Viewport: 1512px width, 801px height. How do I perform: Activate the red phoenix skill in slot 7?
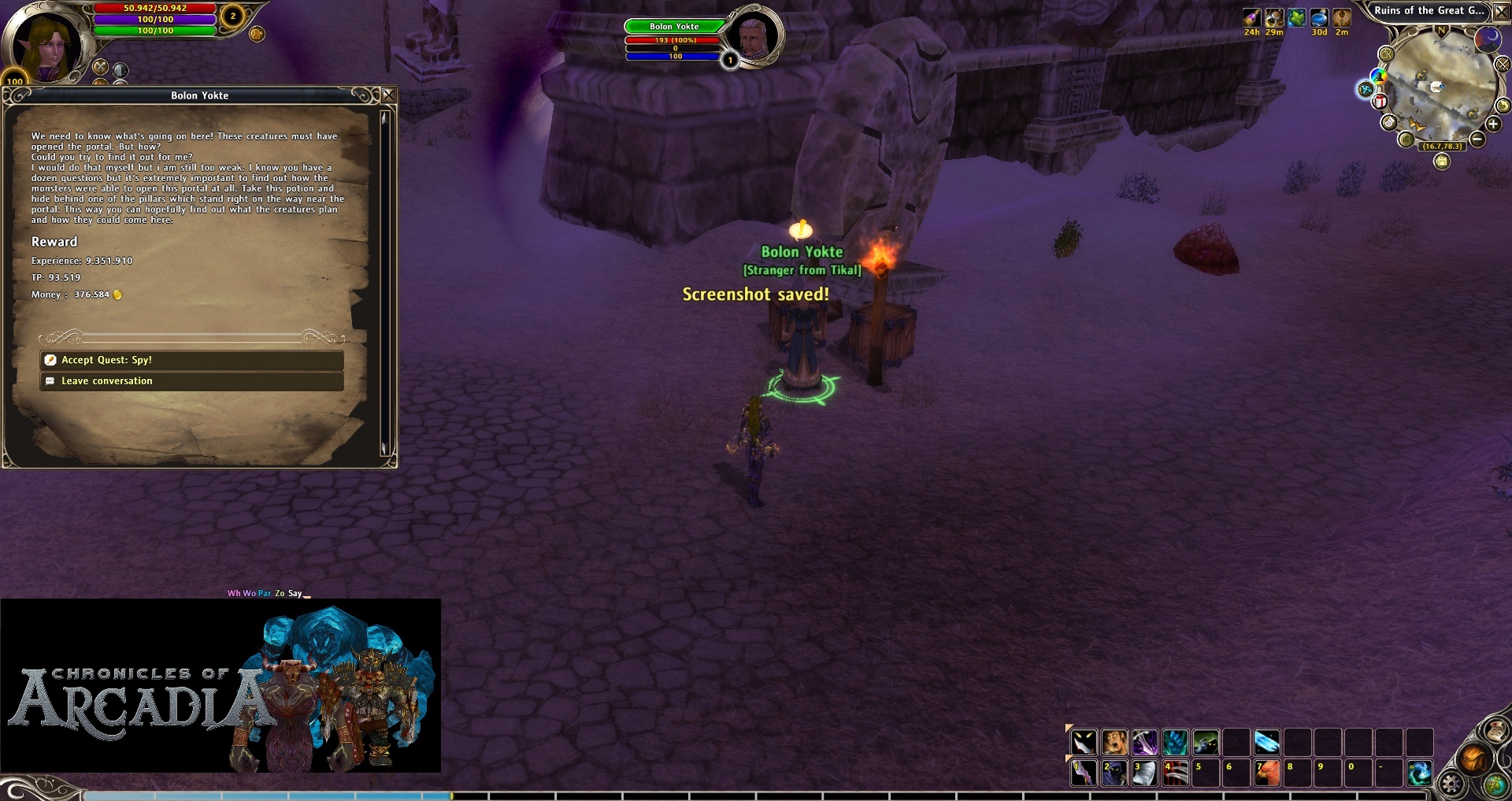pyautogui.click(x=1266, y=773)
